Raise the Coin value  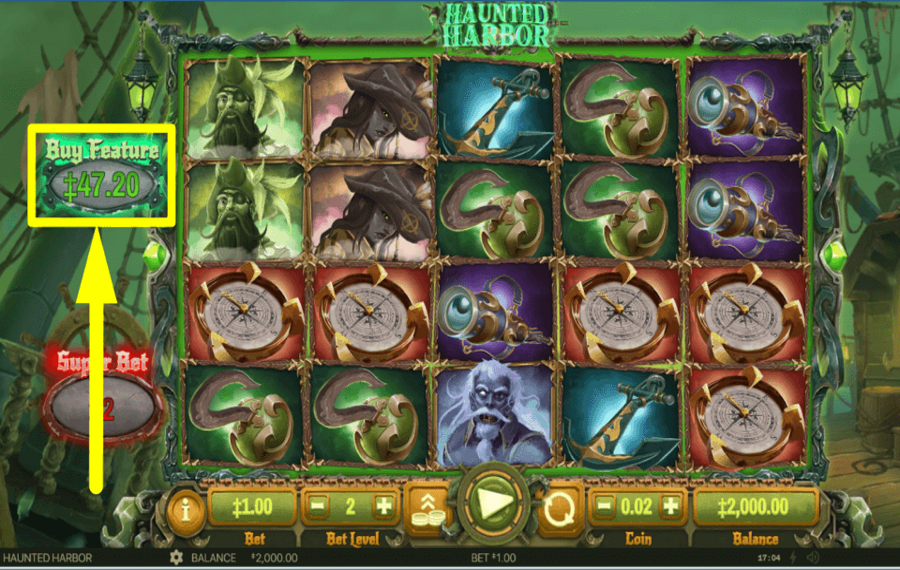coord(669,507)
